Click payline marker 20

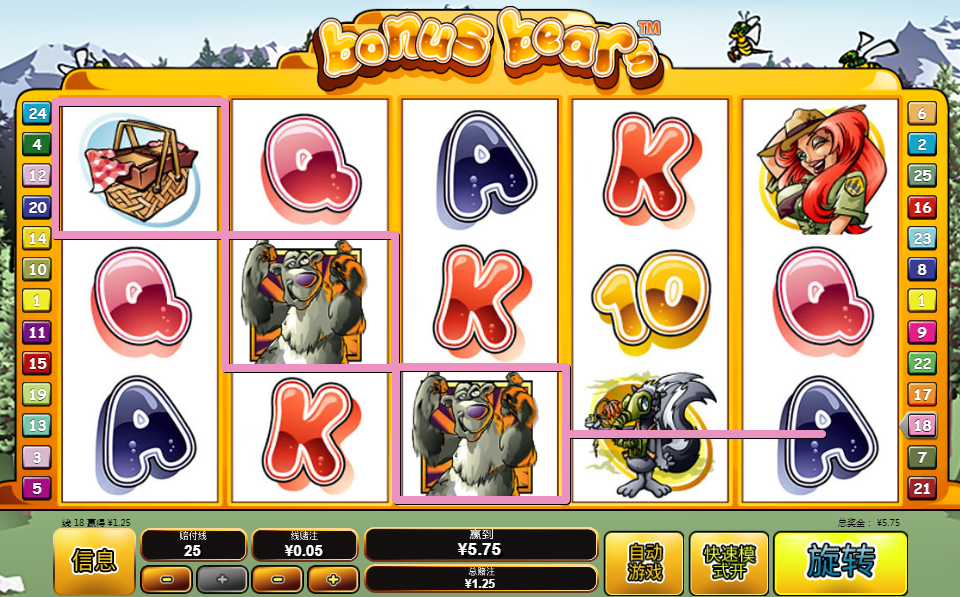36,207
